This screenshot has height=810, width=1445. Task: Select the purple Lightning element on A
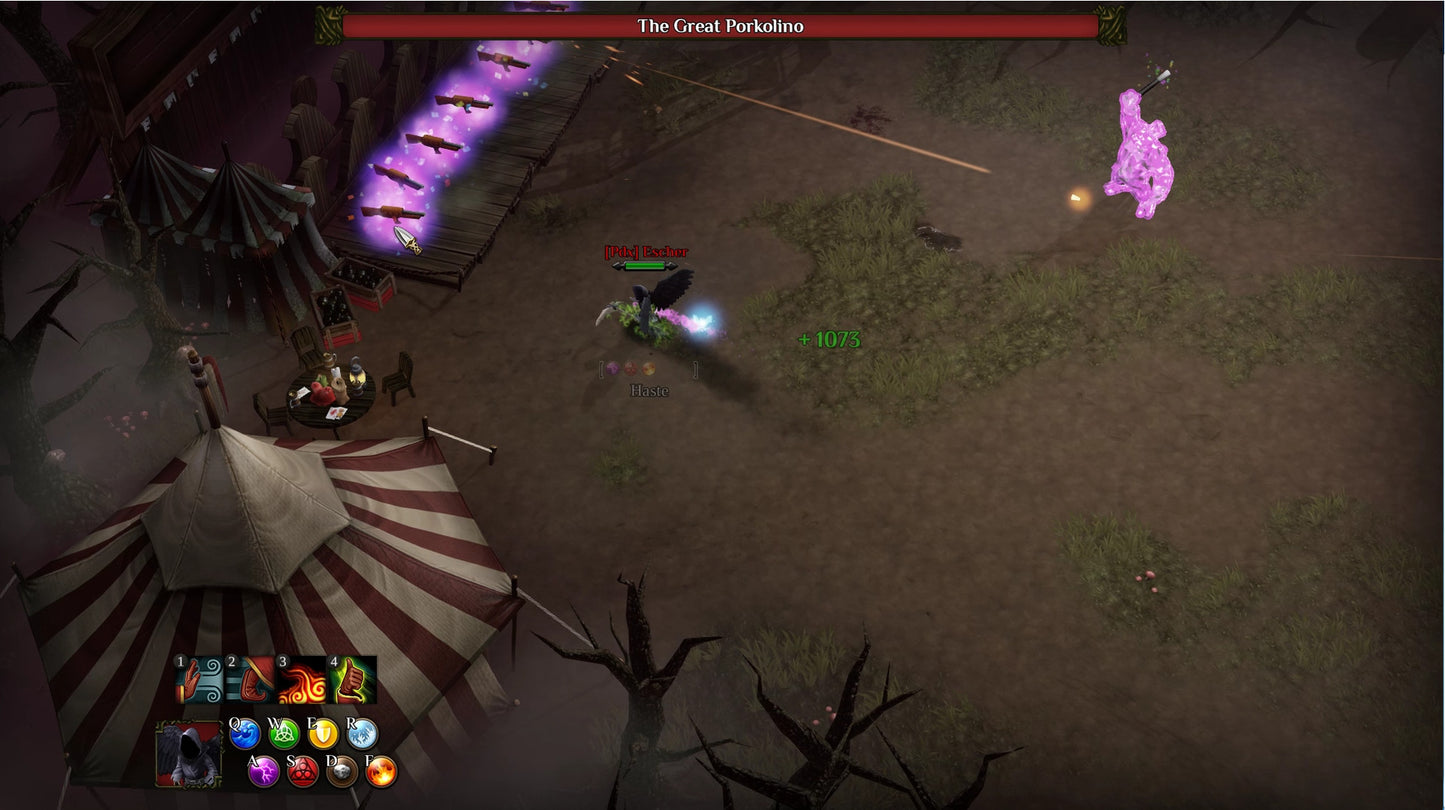[x=265, y=773]
